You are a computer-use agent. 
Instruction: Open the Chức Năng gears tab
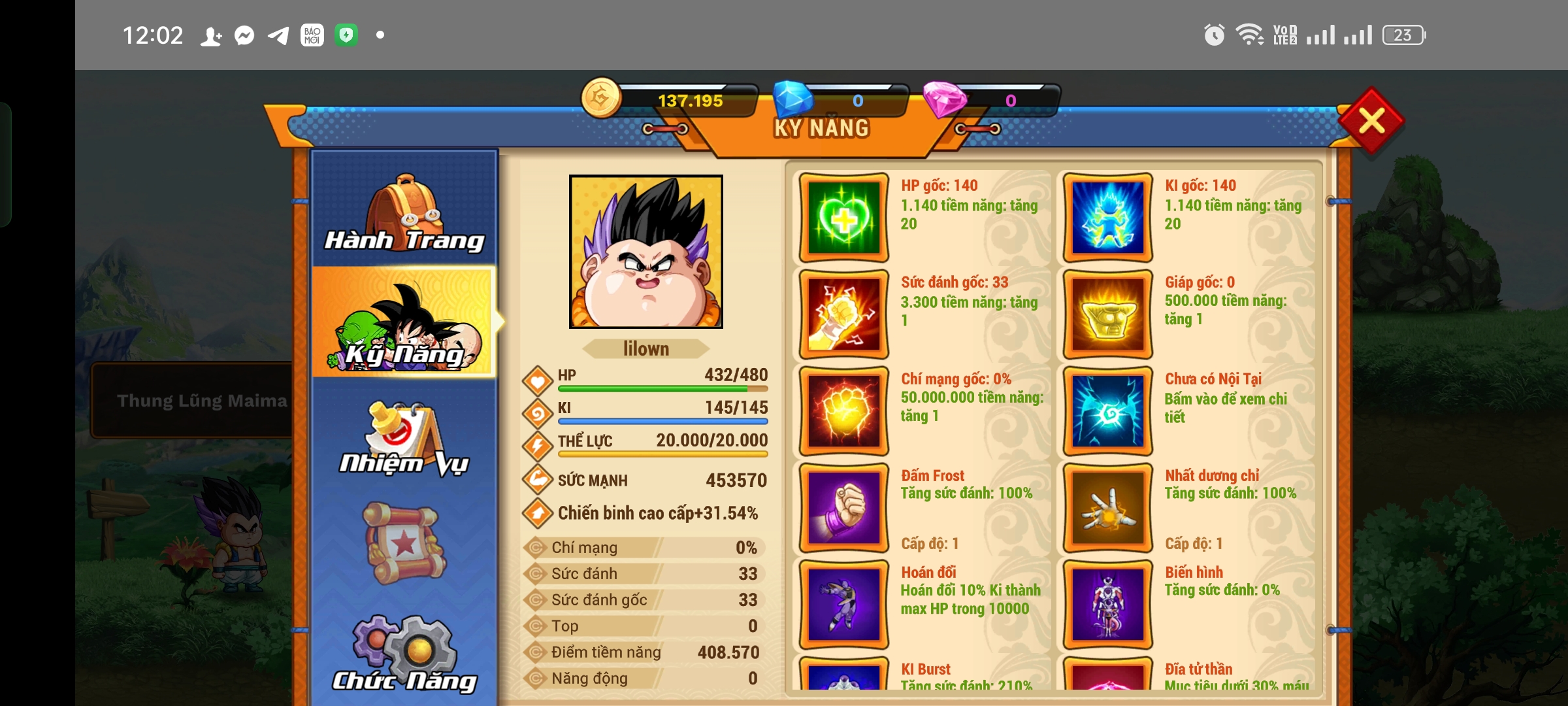pos(404,654)
